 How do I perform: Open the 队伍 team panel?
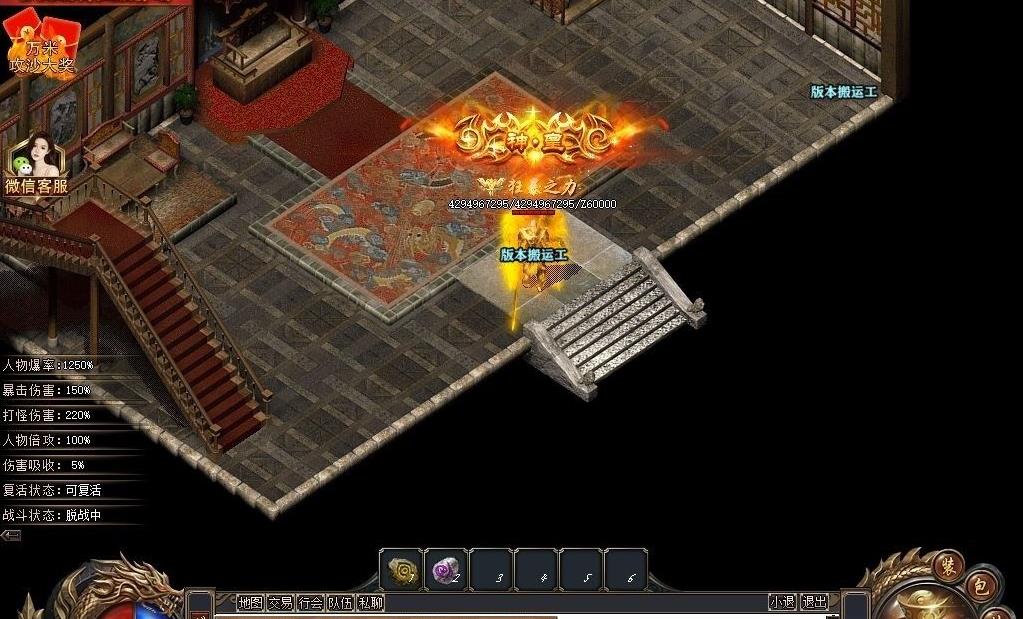[x=341, y=602]
